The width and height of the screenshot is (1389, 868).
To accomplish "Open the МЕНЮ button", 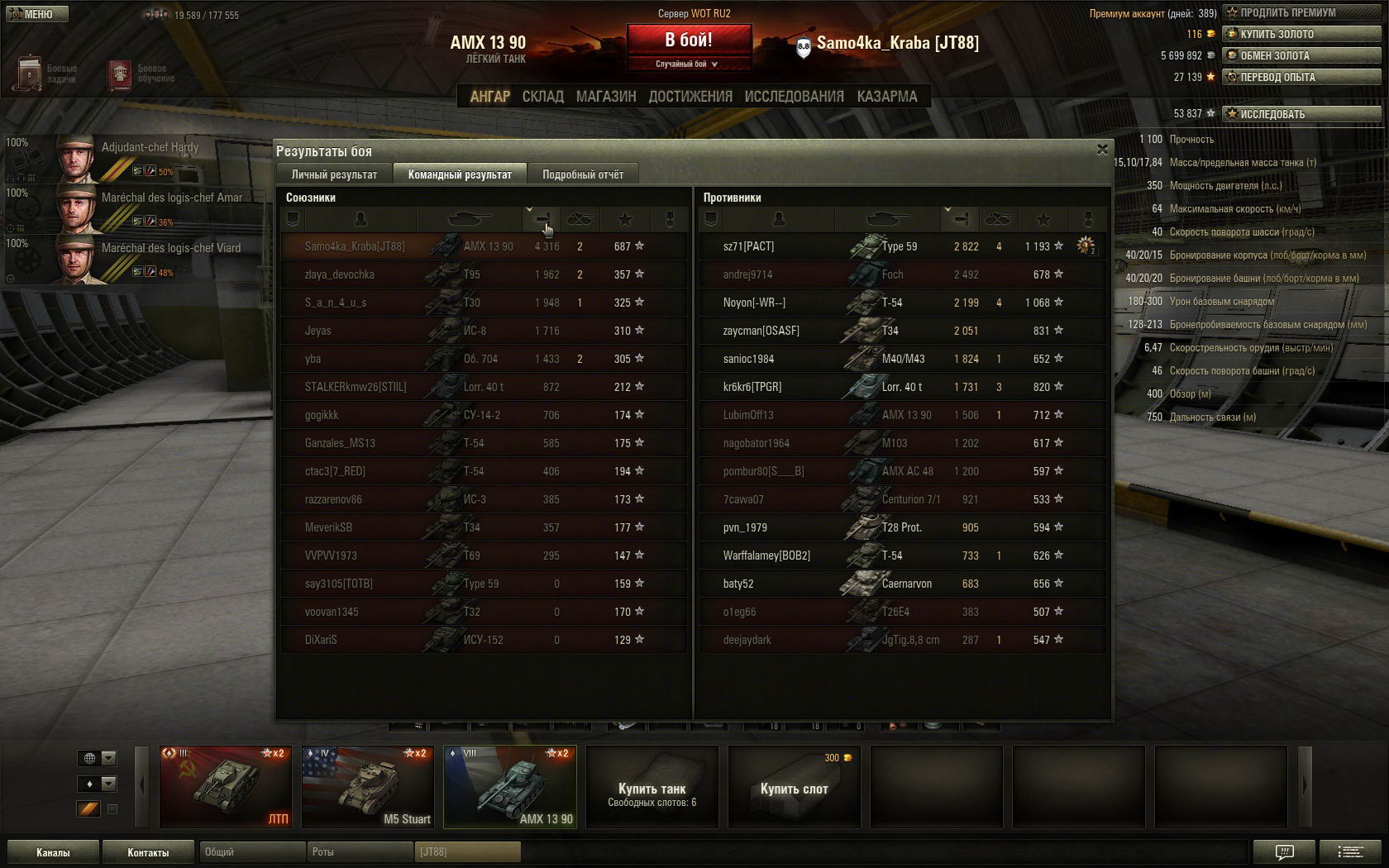I will click(x=35, y=14).
